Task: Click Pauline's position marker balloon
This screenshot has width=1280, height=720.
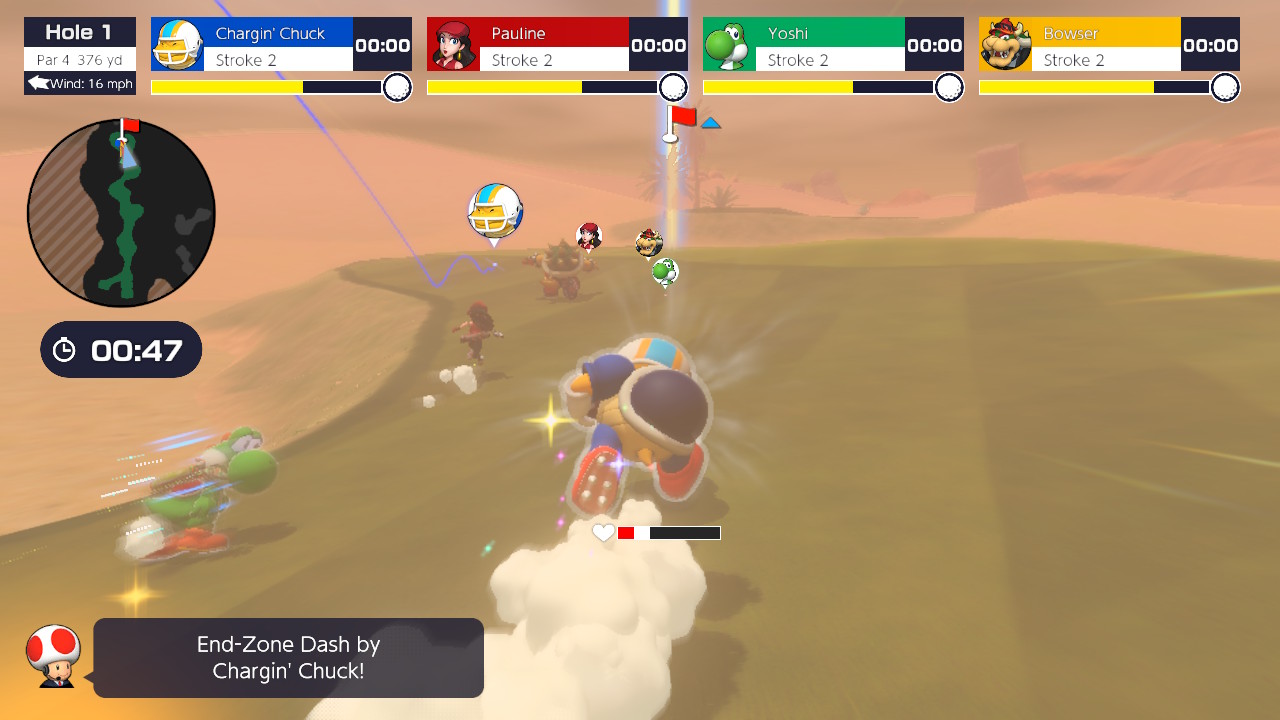Action: 589,236
